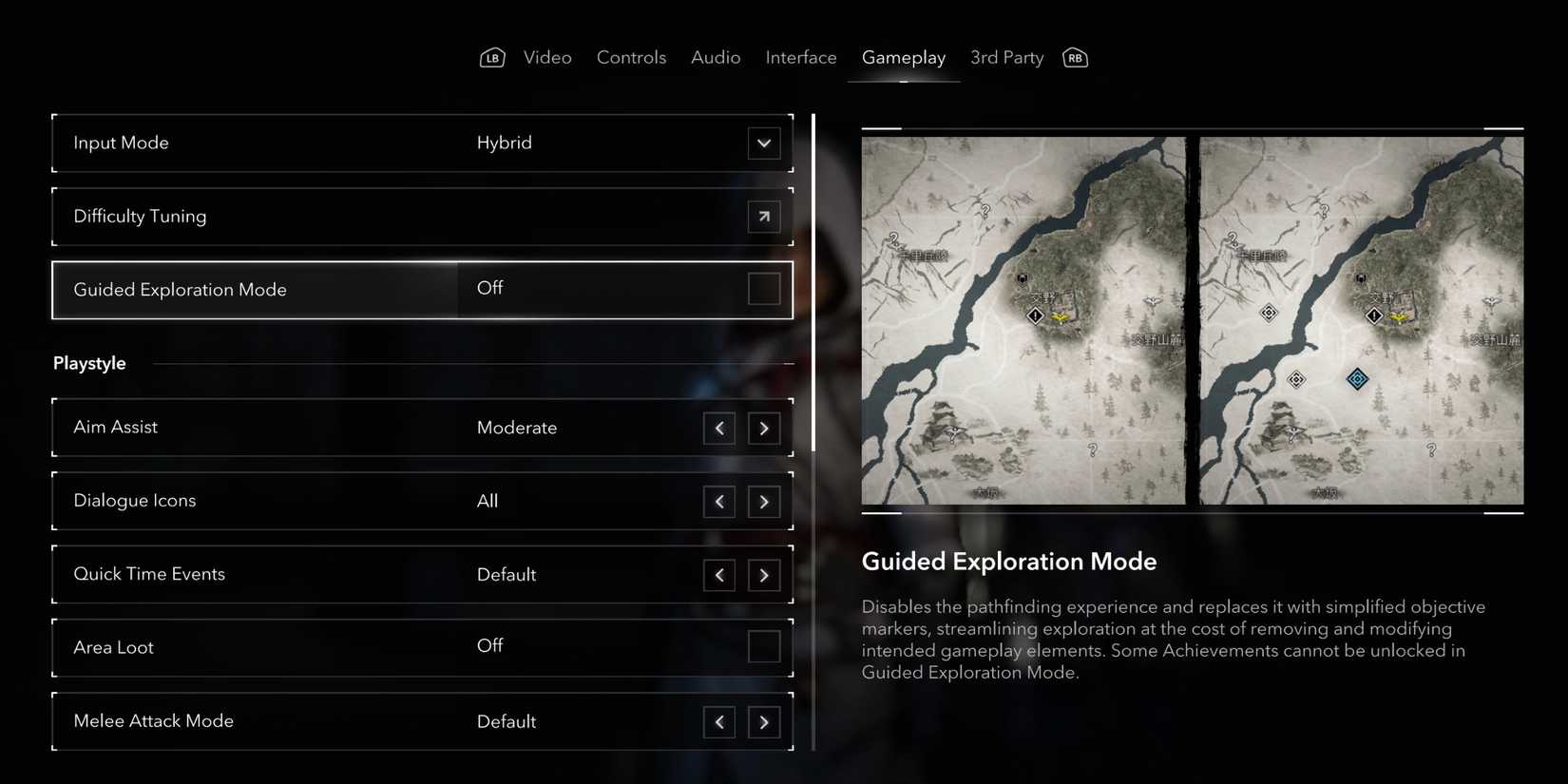This screenshot has width=1568, height=784.
Task: Click the left arrow for Quick Time Events
Action: pos(719,575)
